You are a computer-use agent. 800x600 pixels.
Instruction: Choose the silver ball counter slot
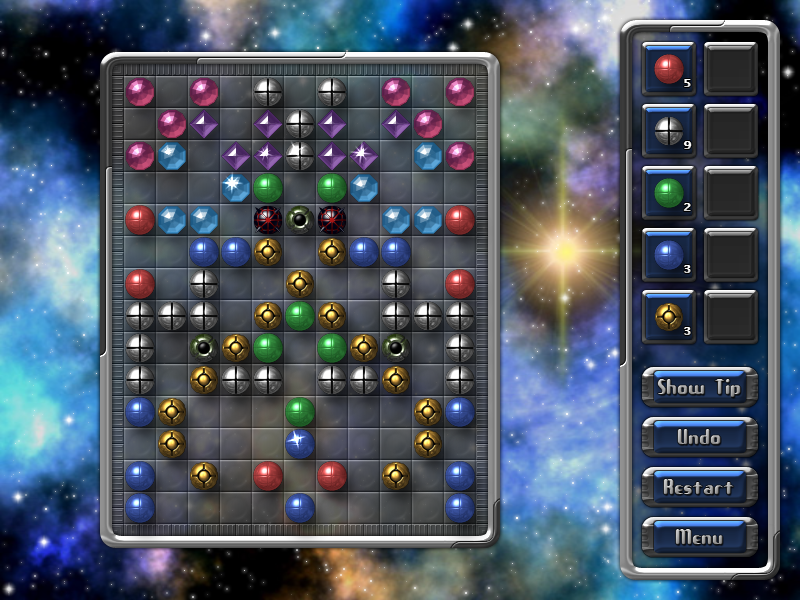point(668,130)
